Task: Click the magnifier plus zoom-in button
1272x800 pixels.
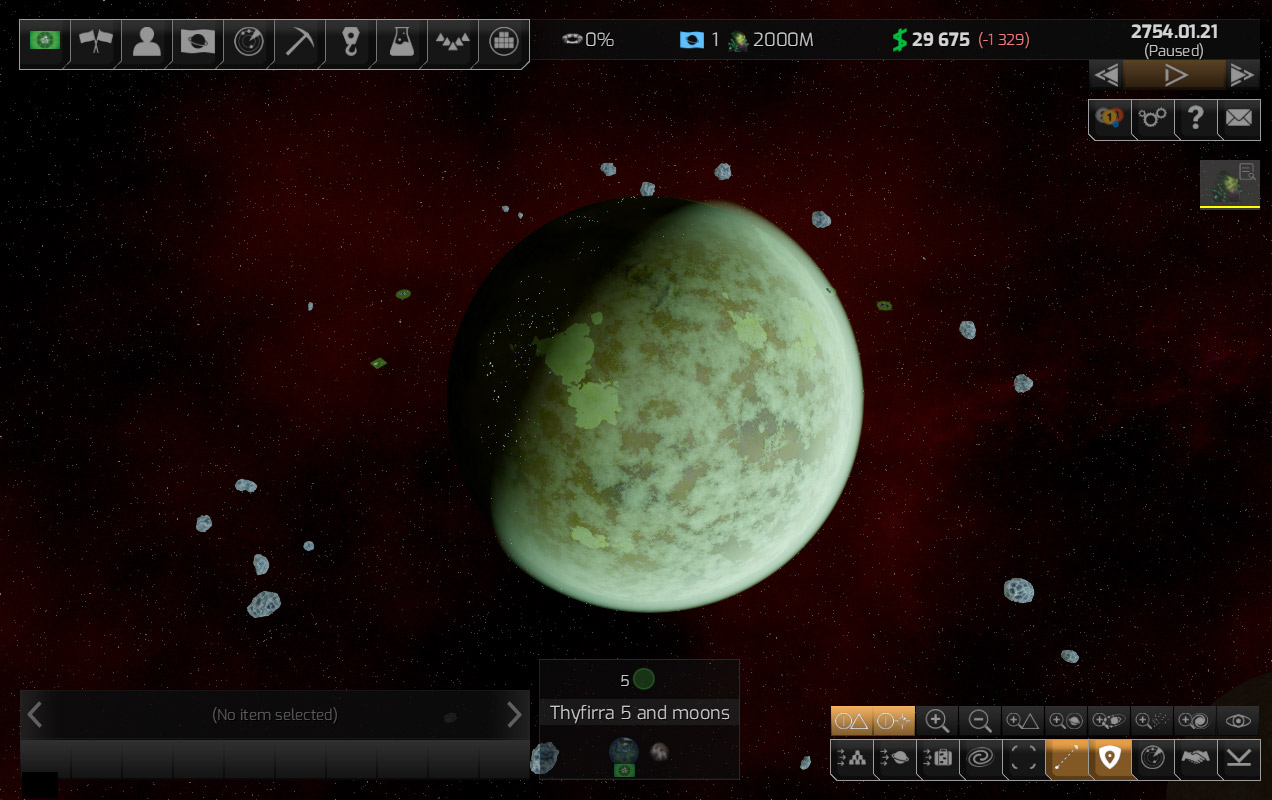Action: (937, 720)
